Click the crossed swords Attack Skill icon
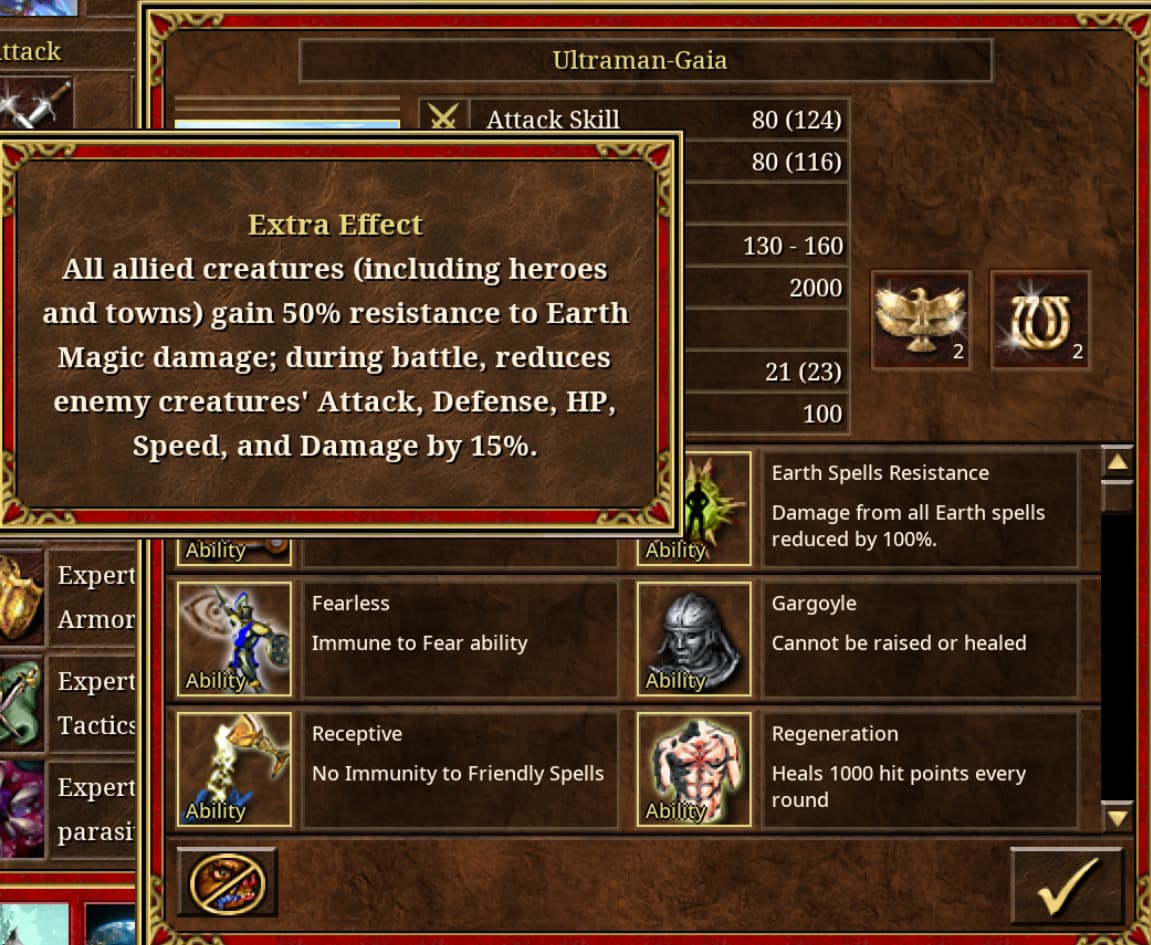1151x945 pixels. pyautogui.click(x=443, y=116)
